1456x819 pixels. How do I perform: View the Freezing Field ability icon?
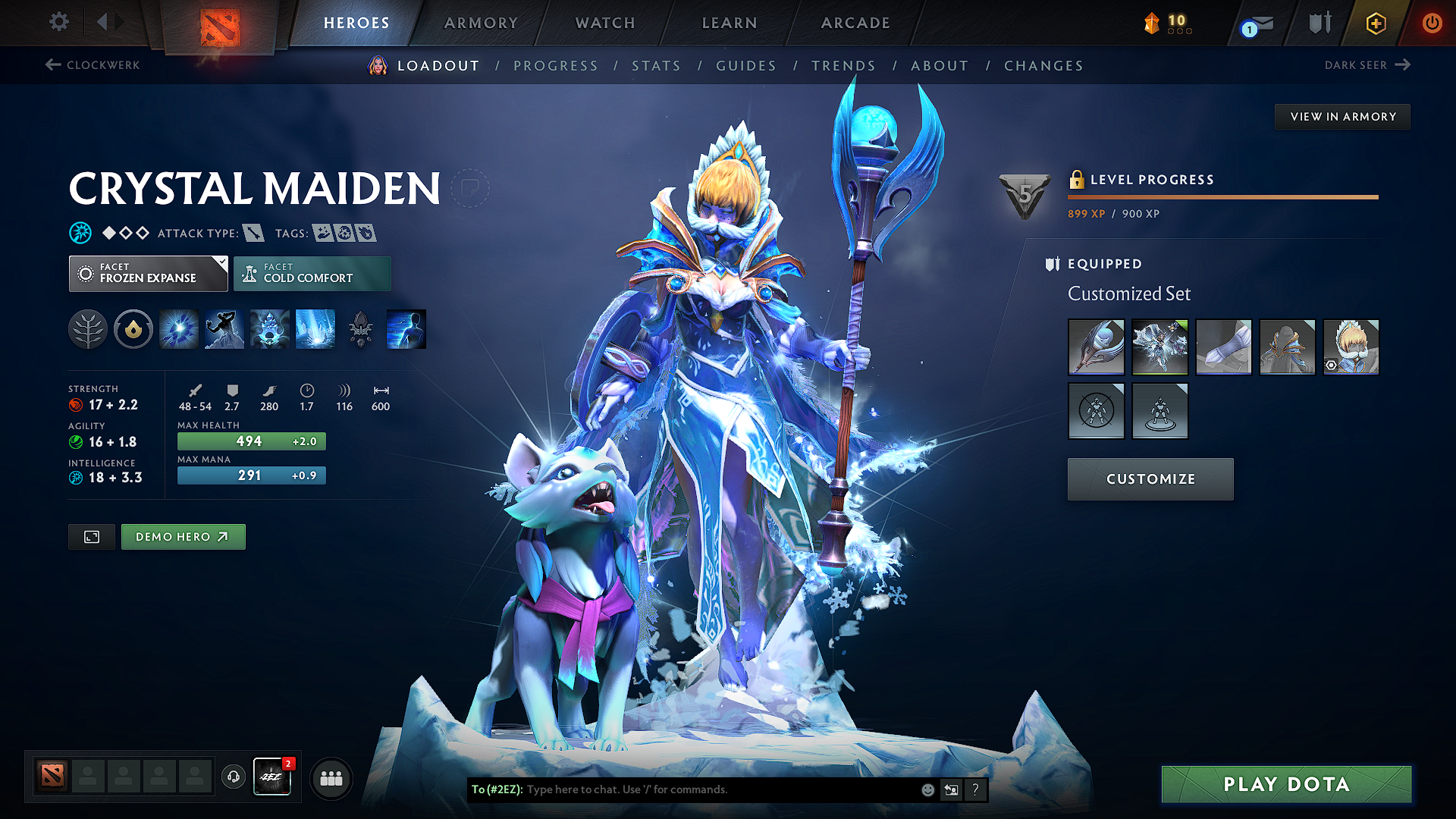pyautogui.click(x=315, y=328)
